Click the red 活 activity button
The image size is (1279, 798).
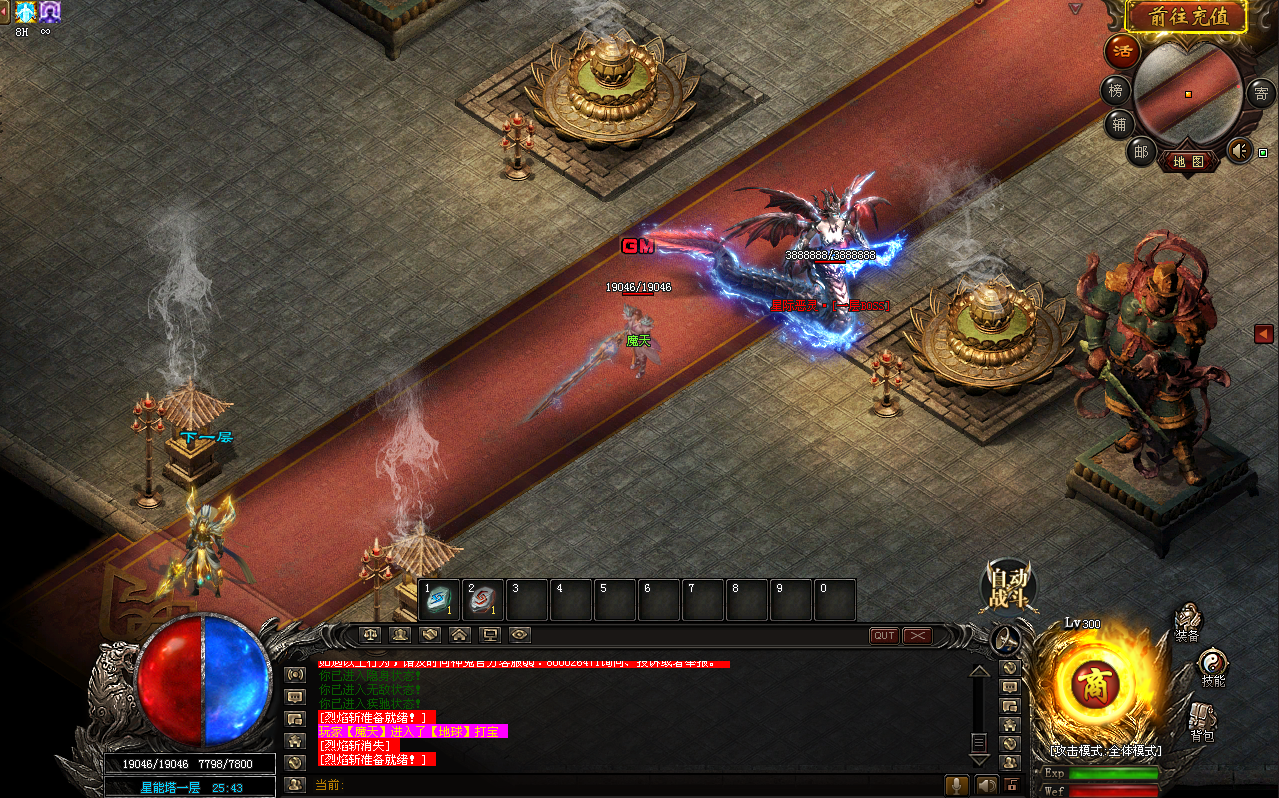pyautogui.click(x=1121, y=52)
